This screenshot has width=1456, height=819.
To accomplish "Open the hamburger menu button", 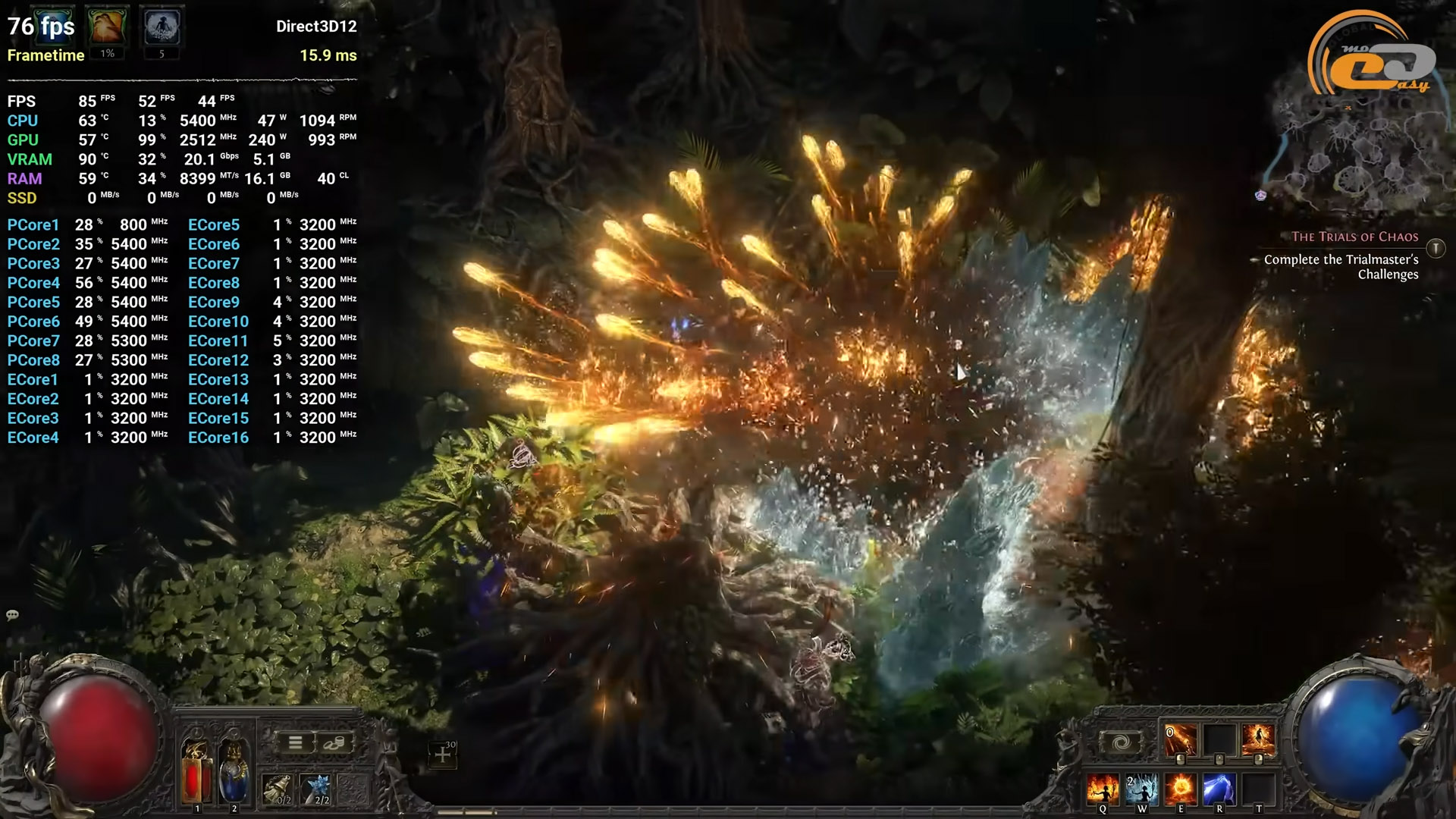I will [295, 743].
